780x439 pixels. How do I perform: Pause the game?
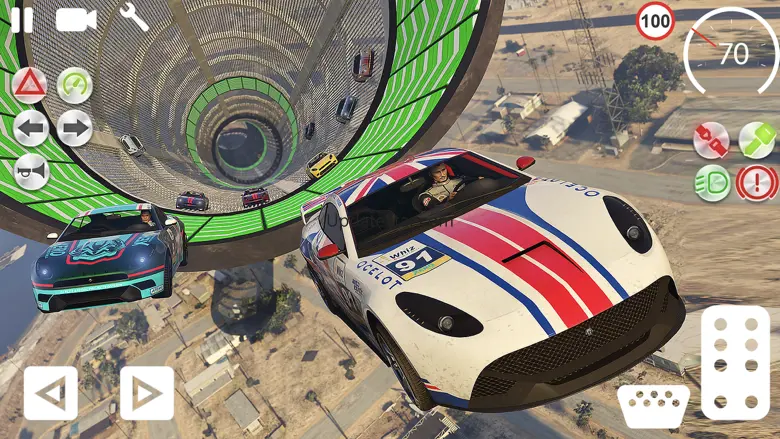coord(21,20)
